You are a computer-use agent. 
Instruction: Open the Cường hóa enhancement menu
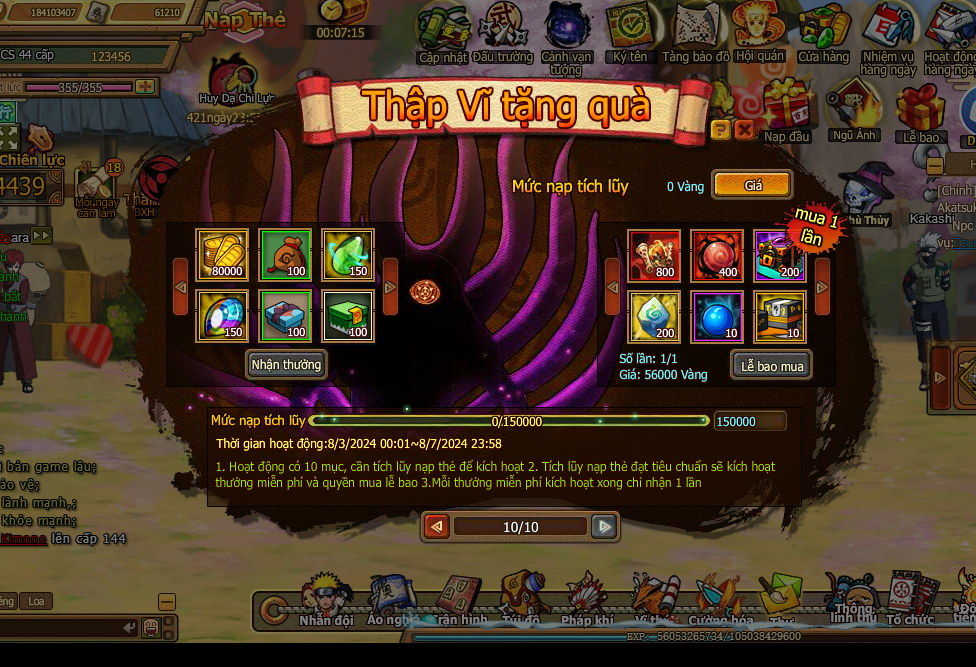(720, 602)
